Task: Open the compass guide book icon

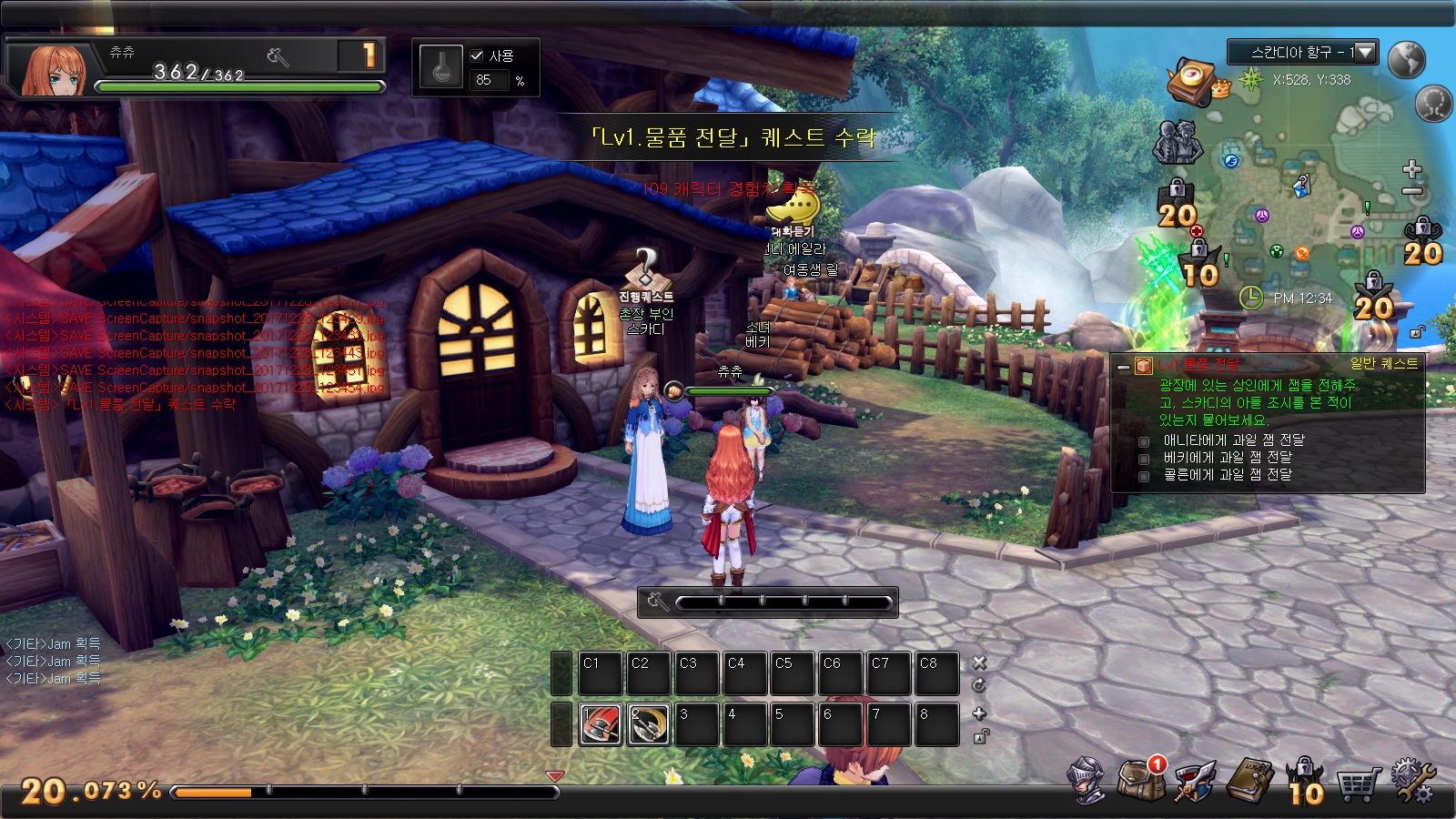Action: pyautogui.click(x=1192, y=80)
